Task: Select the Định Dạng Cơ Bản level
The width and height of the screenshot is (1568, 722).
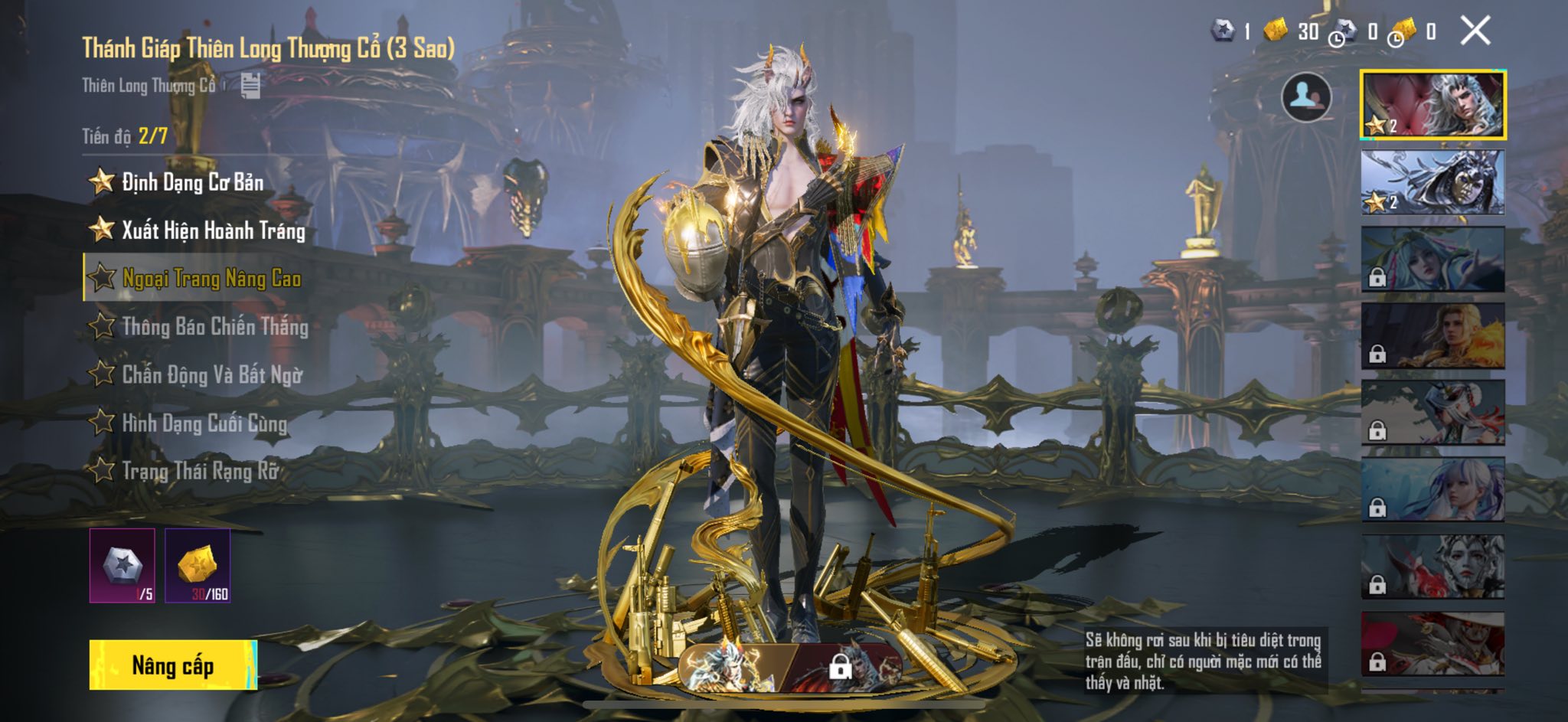Action: (x=191, y=182)
